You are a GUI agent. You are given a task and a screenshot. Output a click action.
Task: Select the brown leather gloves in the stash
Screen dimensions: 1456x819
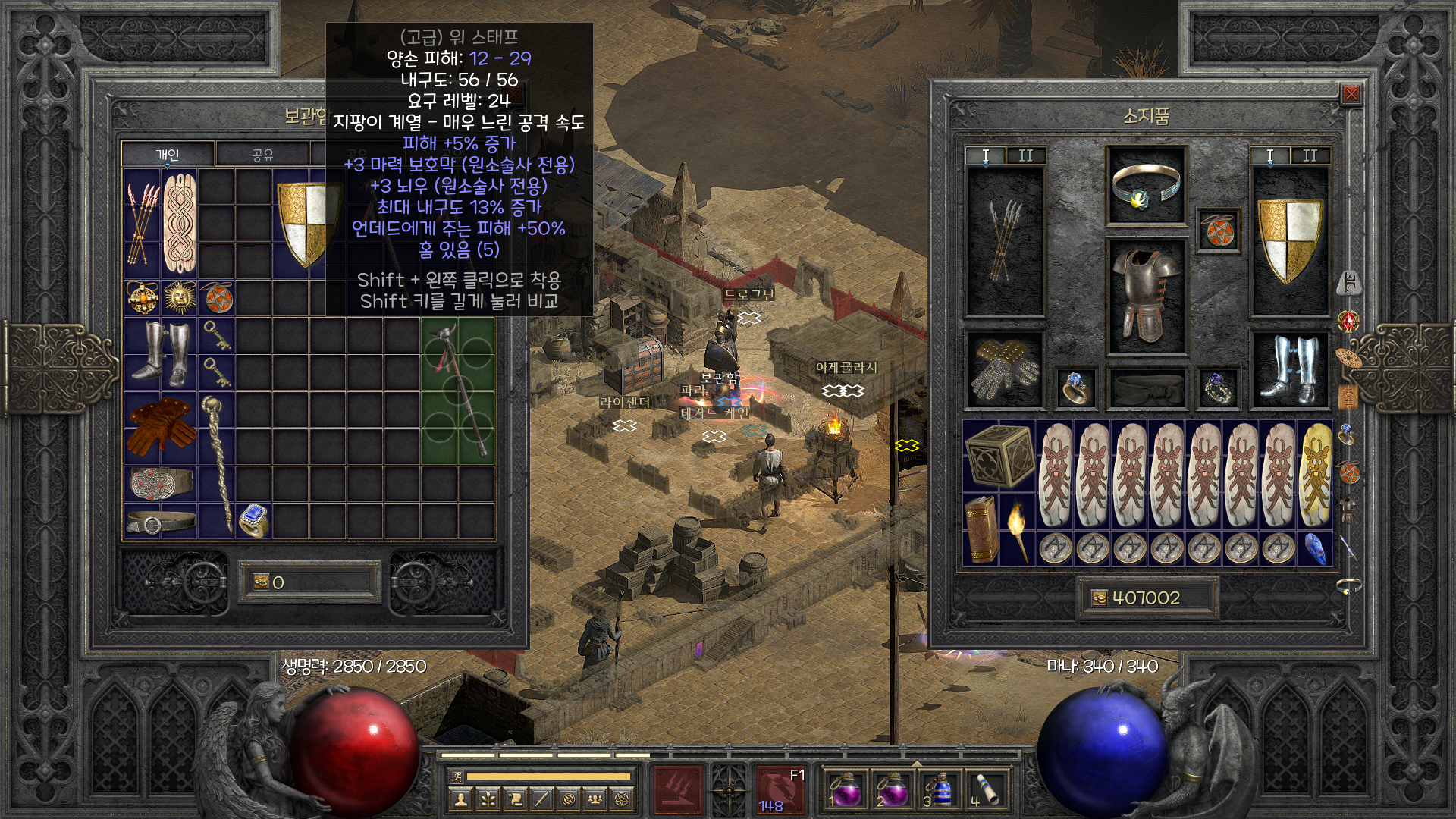coord(160,426)
